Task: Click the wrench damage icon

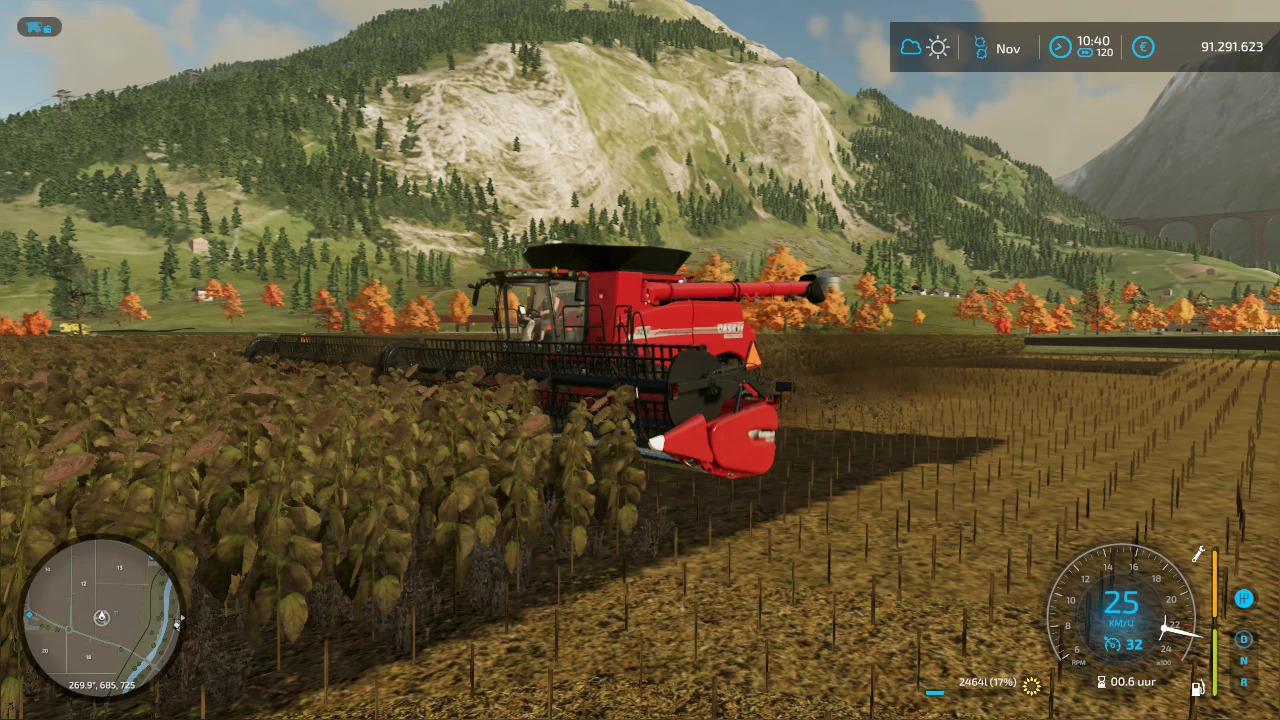Action: coord(1198,555)
